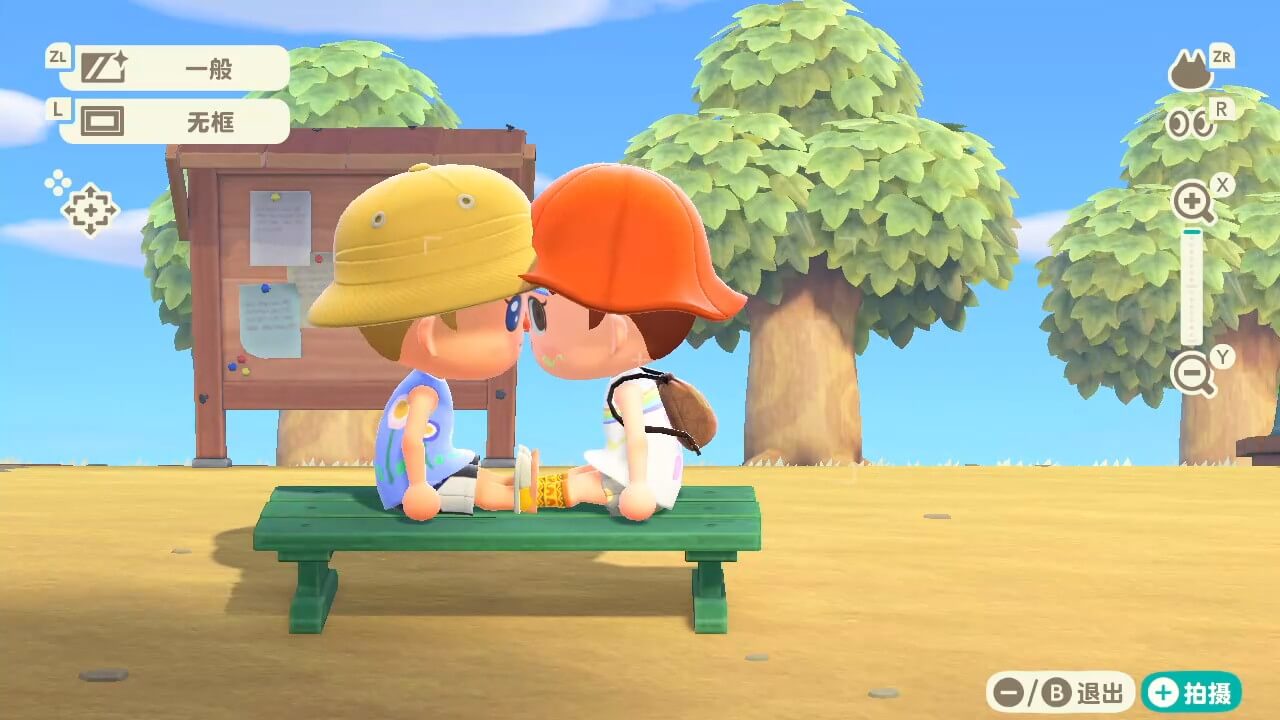The height and width of the screenshot is (720, 1280).
Task: Select the 一般 filter option
Action: [176, 69]
